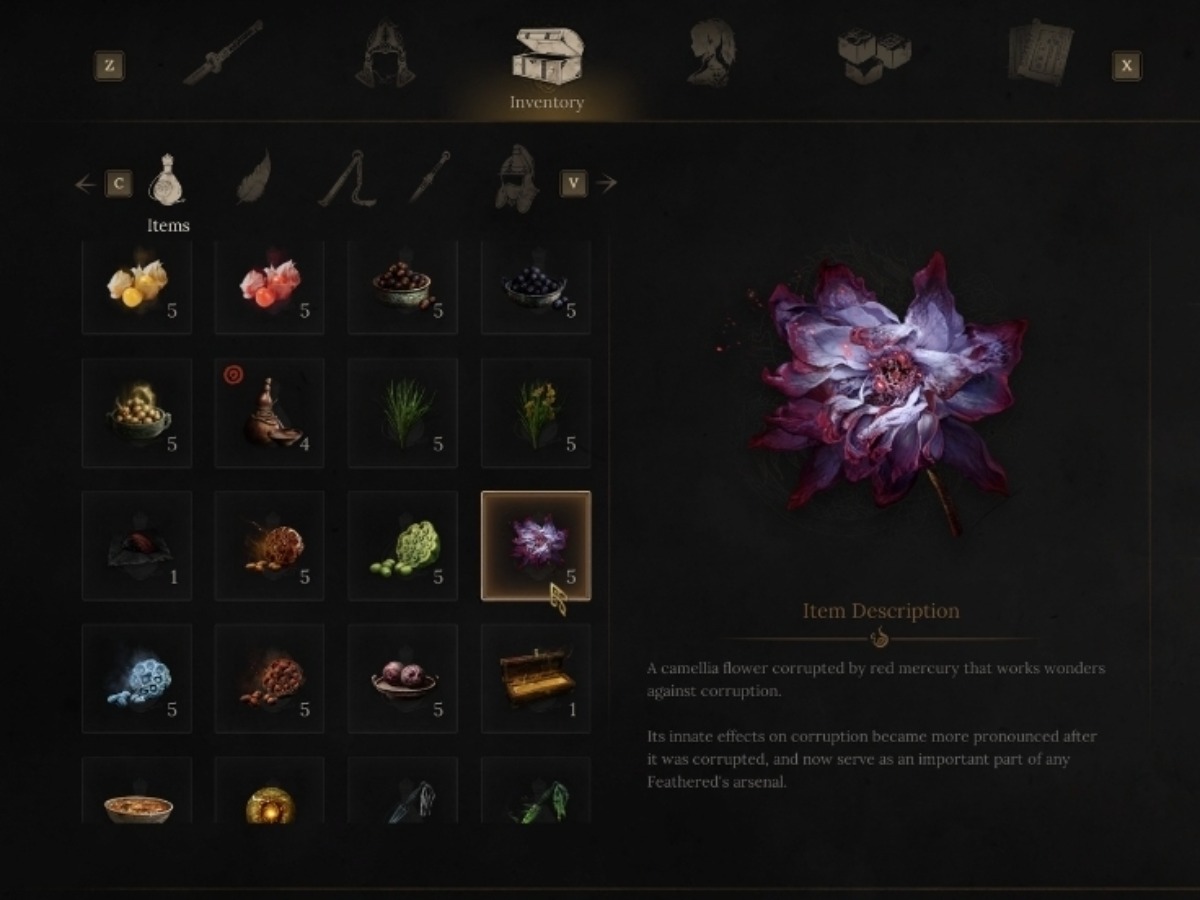Open the character profile silhouette tab
The image size is (1200, 900).
point(711,54)
